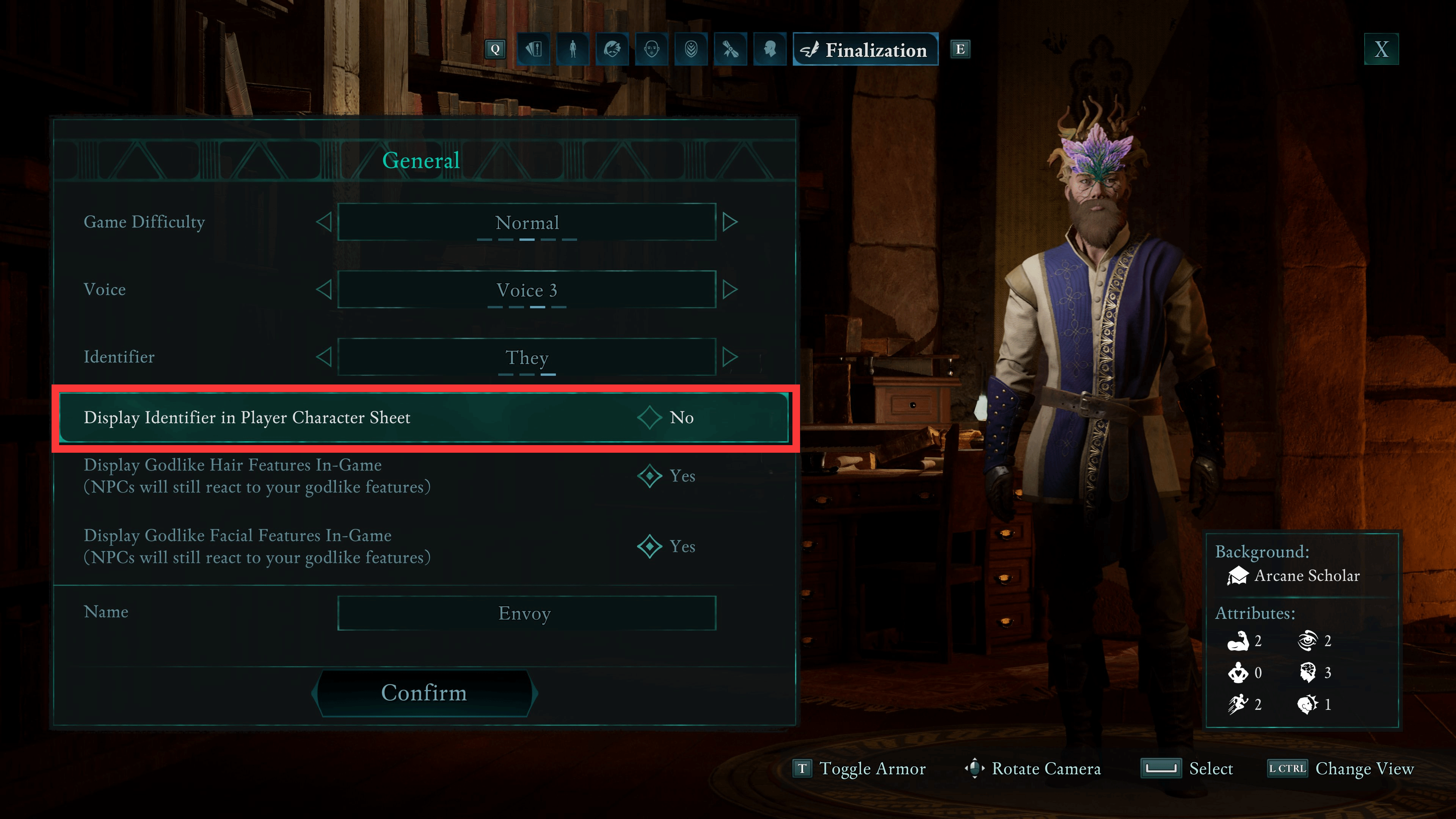This screenshot has height=819, width=1456.
Task: Choose the next Voice option
Action: click(730, 290)
